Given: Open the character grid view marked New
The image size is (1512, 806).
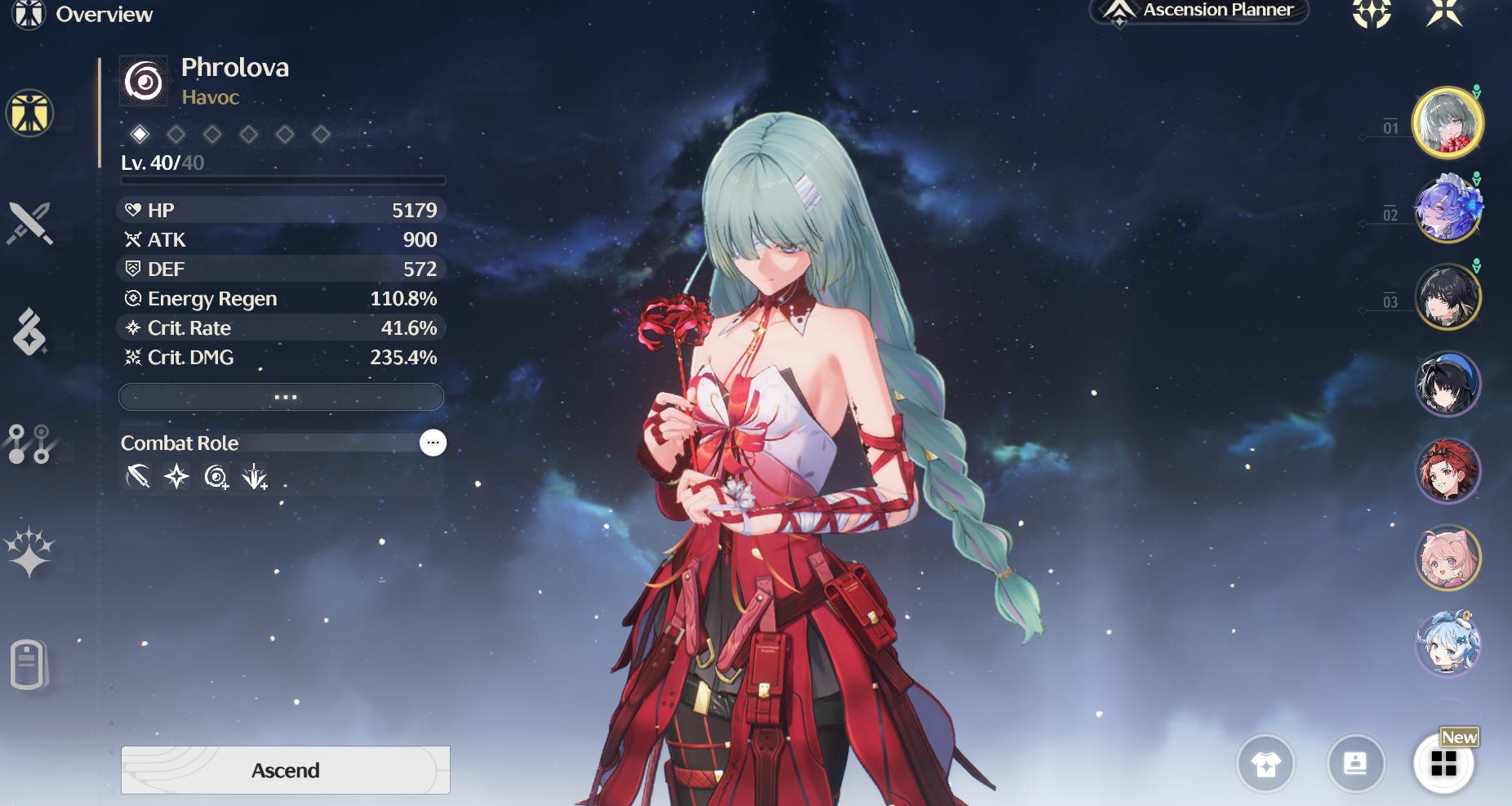Looking at the screenshot, I should pos(1443,764).
